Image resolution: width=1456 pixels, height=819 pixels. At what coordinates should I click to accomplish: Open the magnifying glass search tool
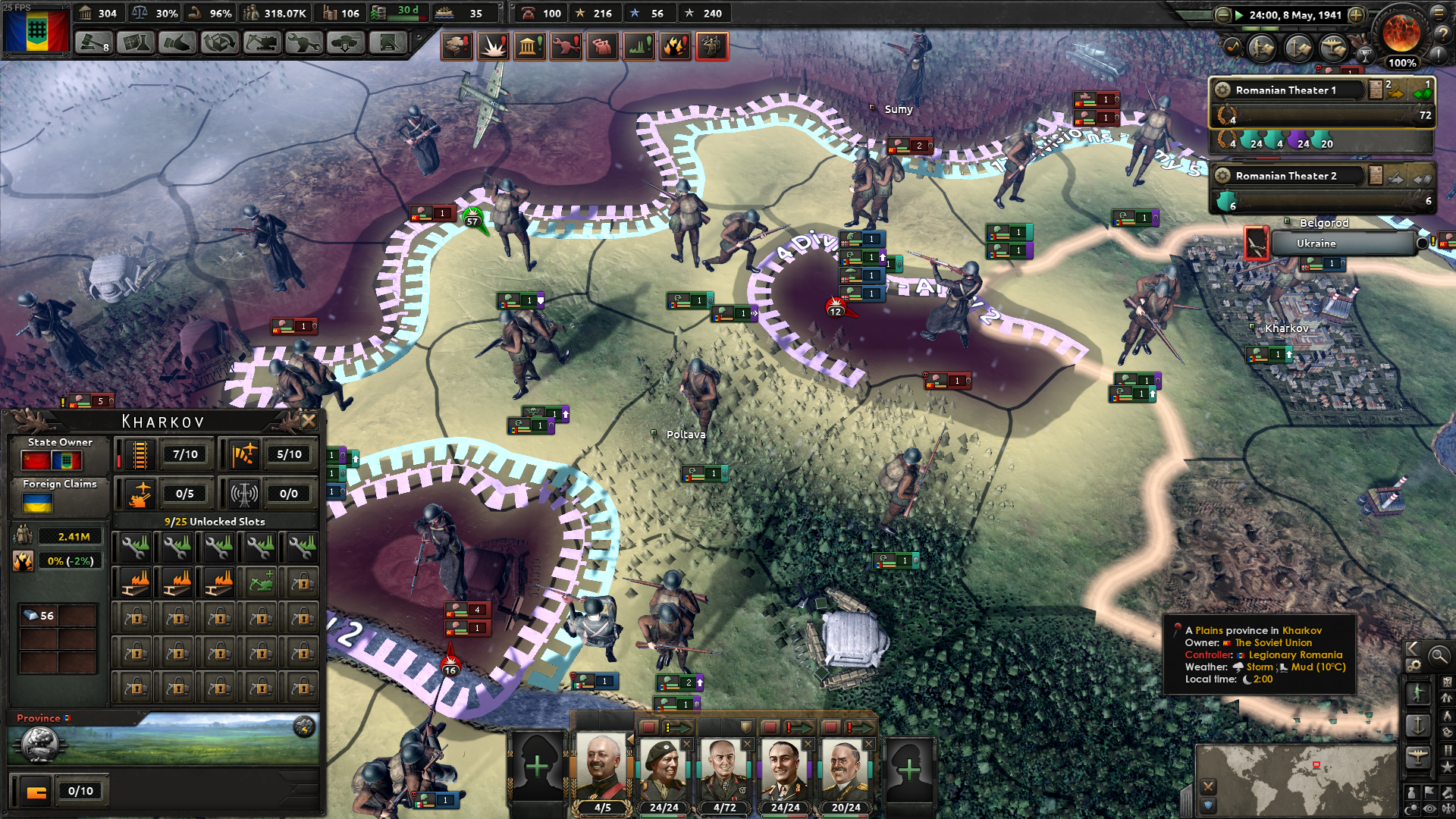pyautogui.click(x=1439, y=656)
